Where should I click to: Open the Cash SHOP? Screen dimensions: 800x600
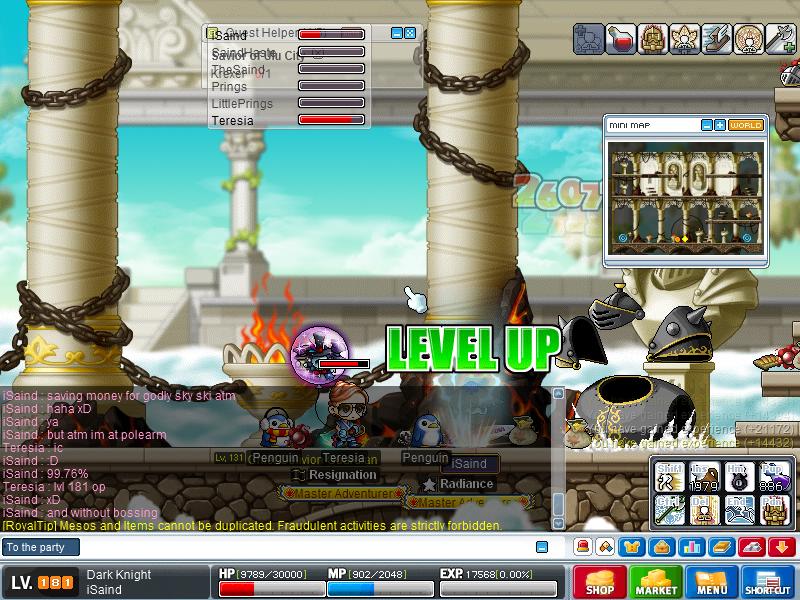pyautogui.click(x=600, y=583)
